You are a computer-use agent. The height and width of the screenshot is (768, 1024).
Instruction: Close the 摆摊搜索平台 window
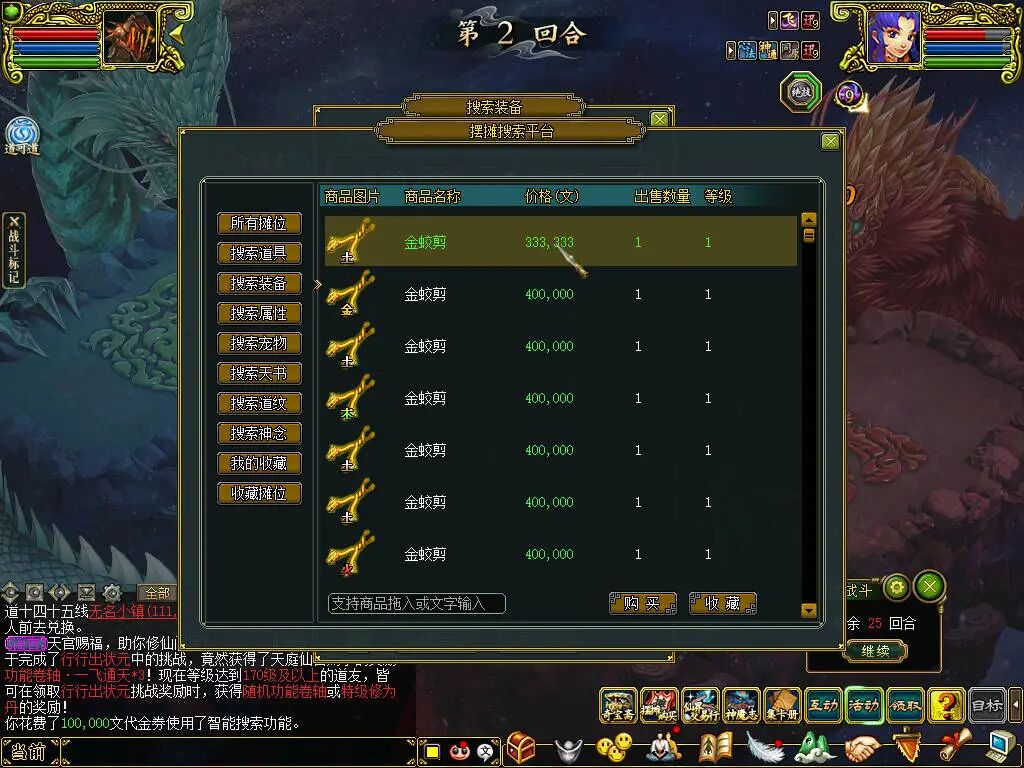coord(830,142)
